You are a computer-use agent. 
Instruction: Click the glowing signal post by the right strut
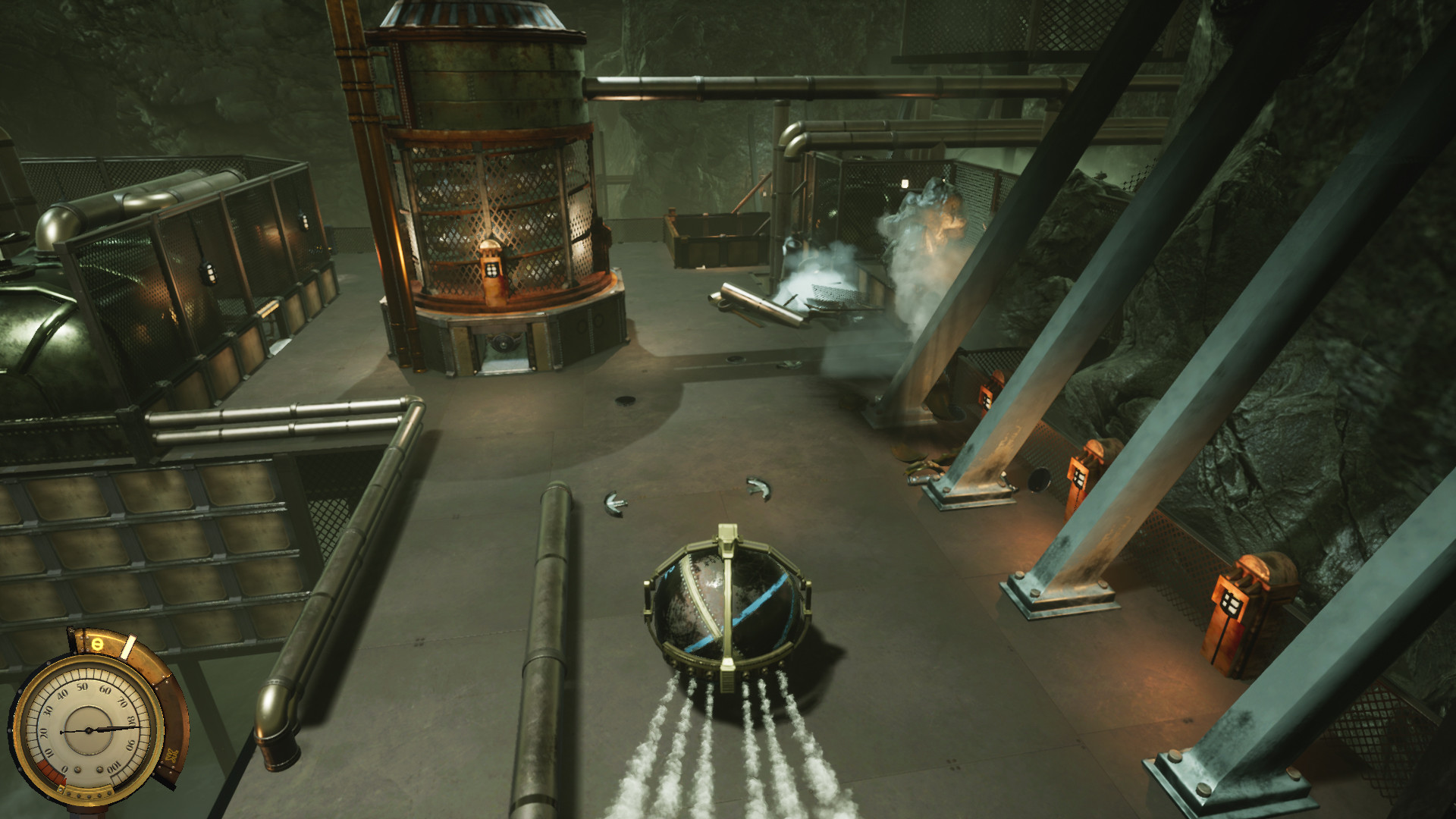coord(1079,470)
